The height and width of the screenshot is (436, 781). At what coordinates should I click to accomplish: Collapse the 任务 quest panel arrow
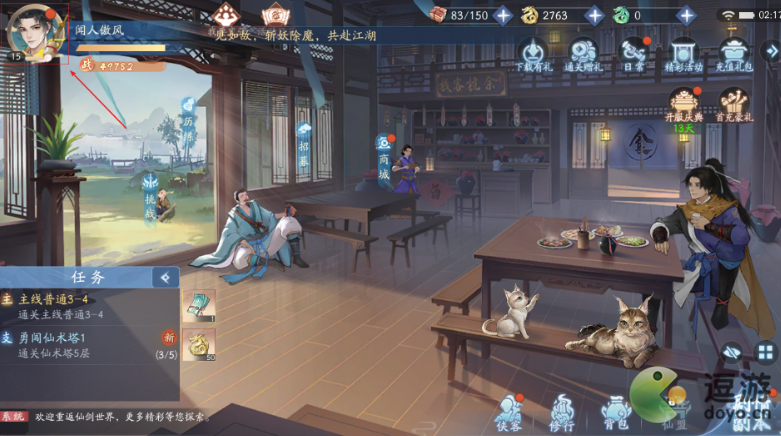(165, 277)
